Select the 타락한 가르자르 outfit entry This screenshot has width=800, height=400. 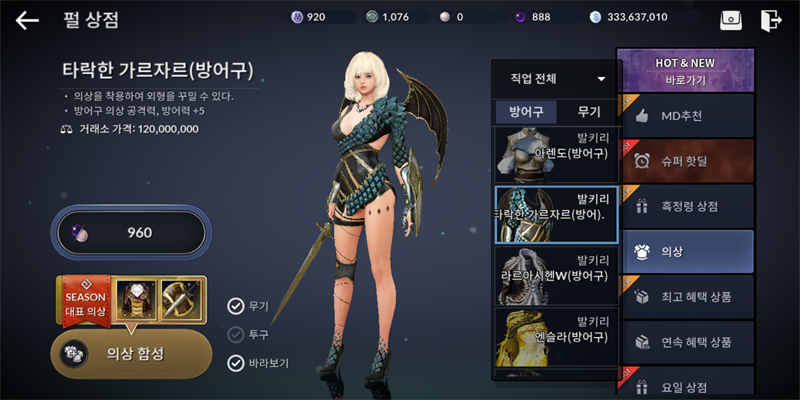[556, 214]
